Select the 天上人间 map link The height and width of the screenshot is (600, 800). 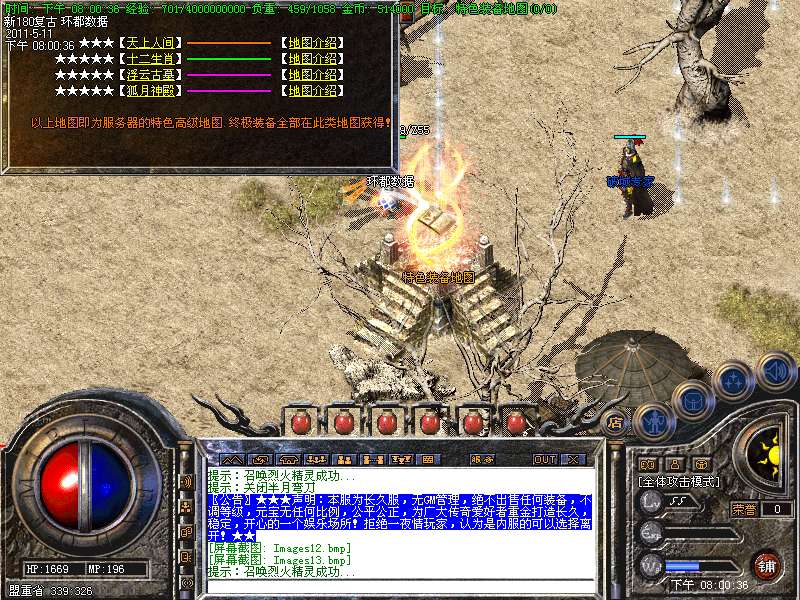point(151,43)
